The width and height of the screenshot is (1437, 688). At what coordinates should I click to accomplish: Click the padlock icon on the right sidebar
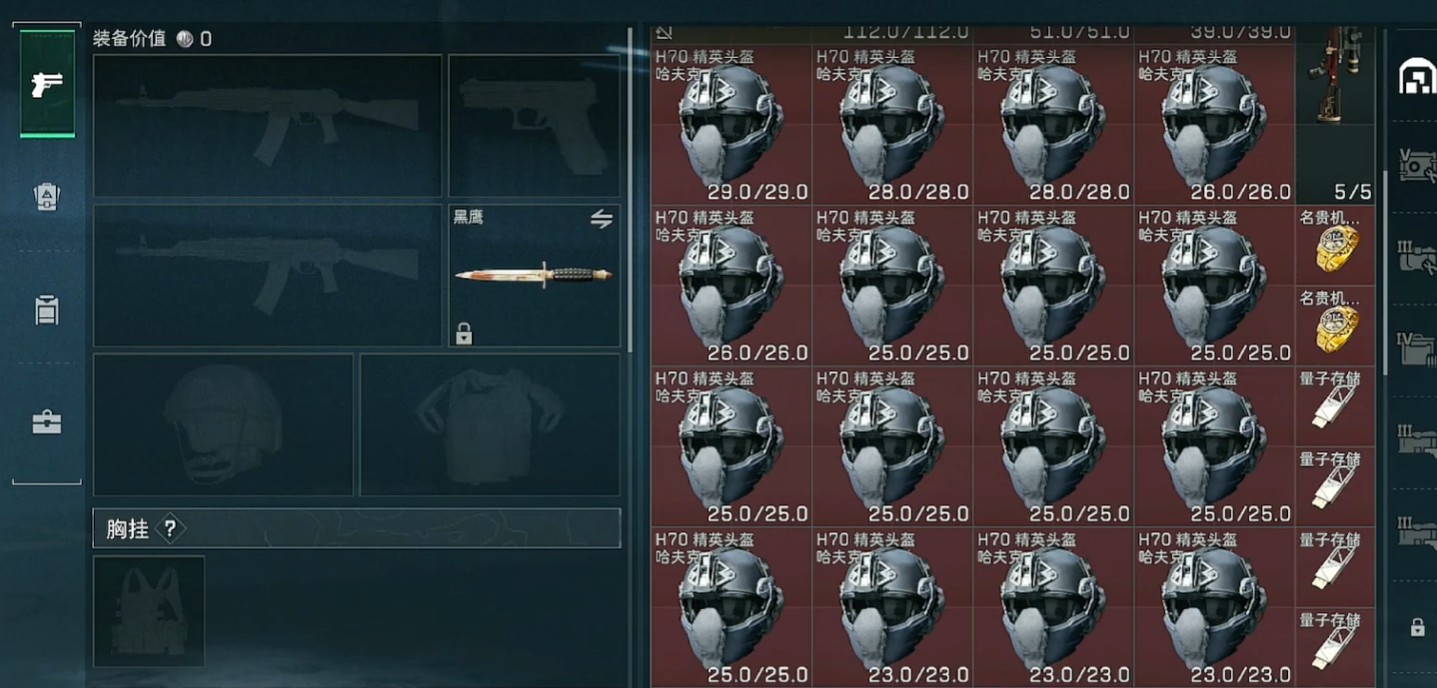[1416, 628]
